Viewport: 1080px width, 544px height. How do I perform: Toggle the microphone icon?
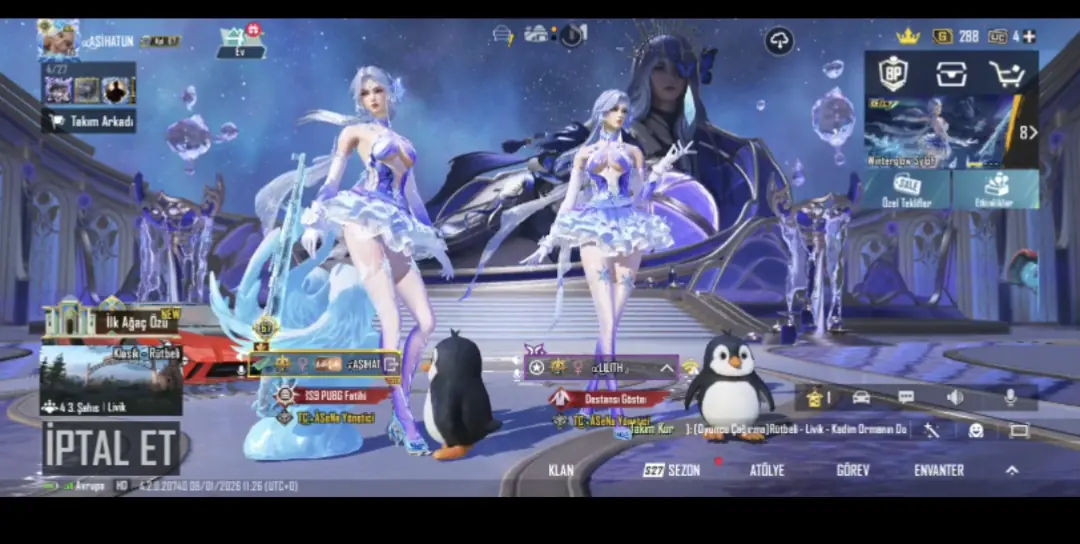(x=1010, y=397)
